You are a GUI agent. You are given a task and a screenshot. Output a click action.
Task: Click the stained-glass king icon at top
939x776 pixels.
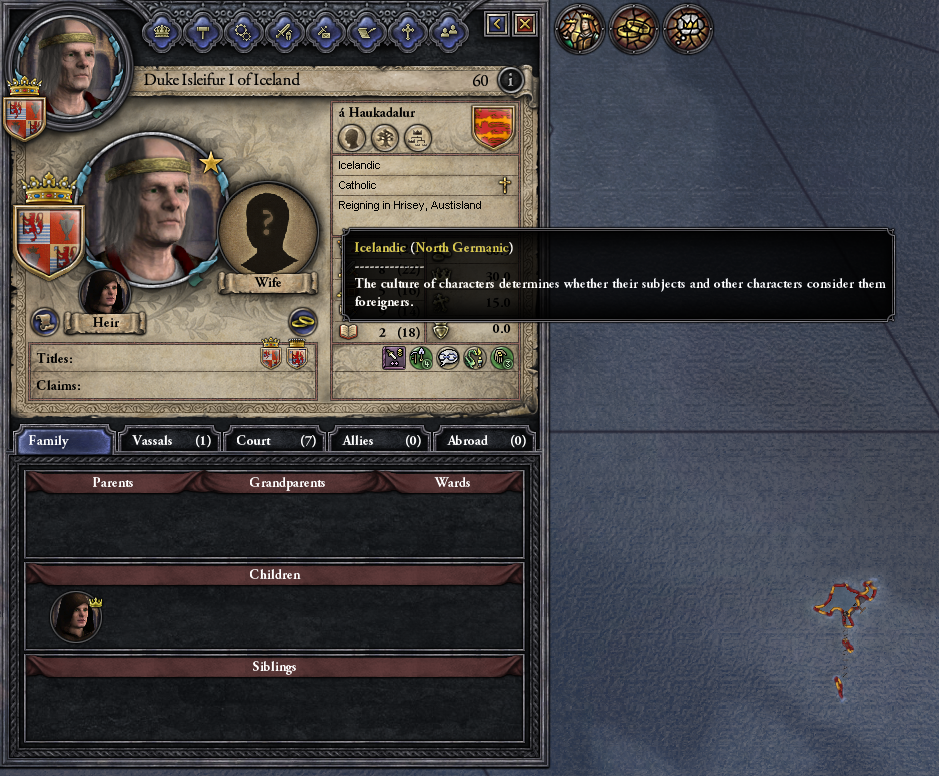click(x=581, y=29)
